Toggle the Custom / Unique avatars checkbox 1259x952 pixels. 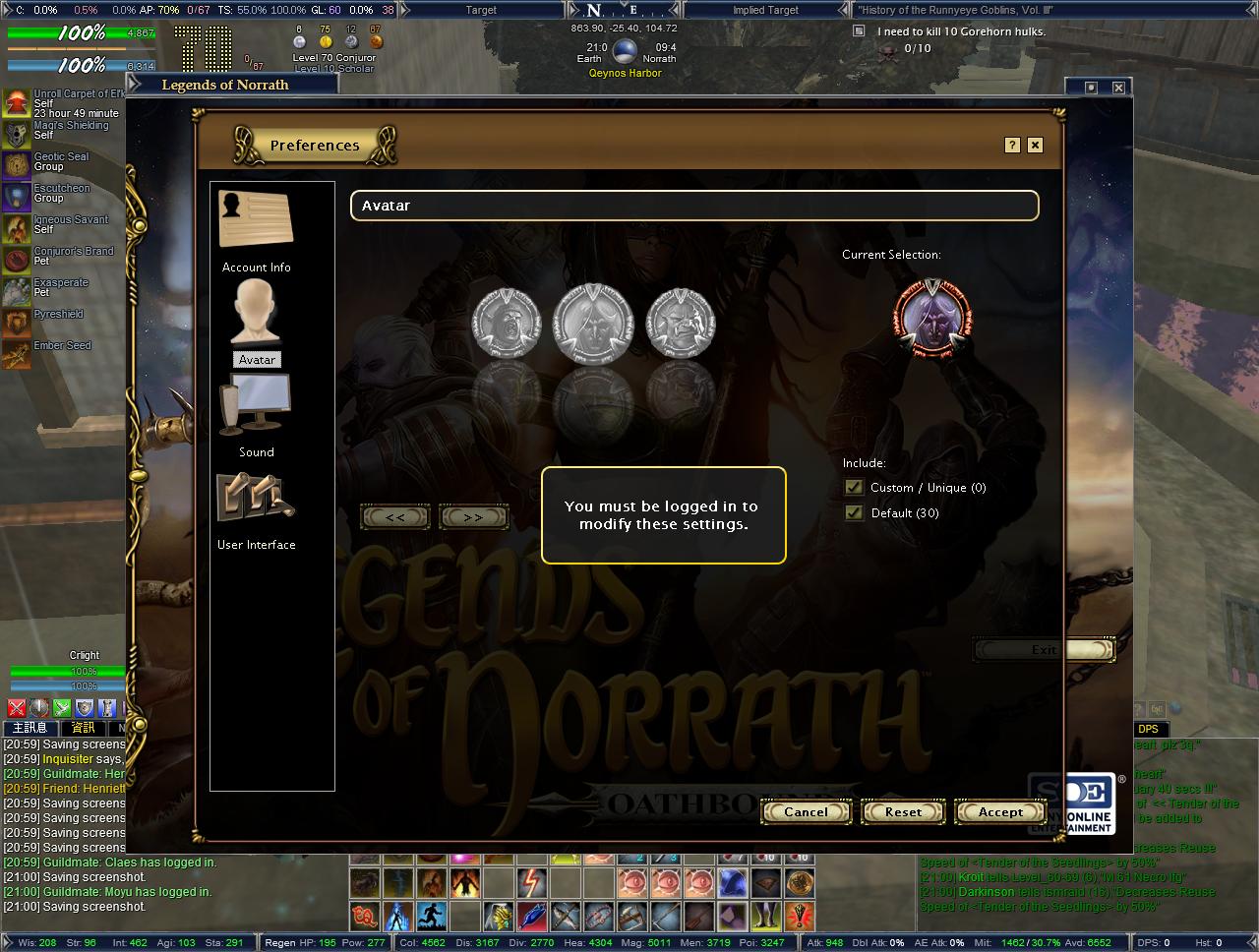coord(854,488)
